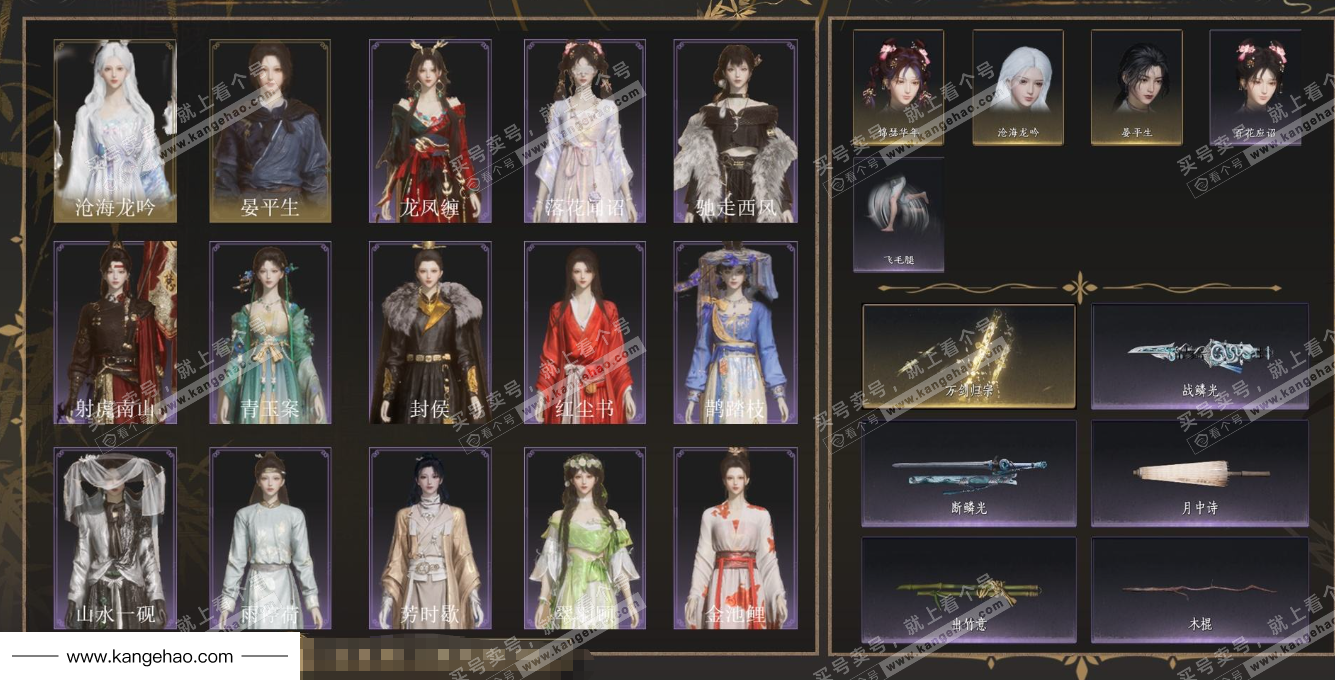Choose the 战鳞光 weapon skin

pos(1199,356)
